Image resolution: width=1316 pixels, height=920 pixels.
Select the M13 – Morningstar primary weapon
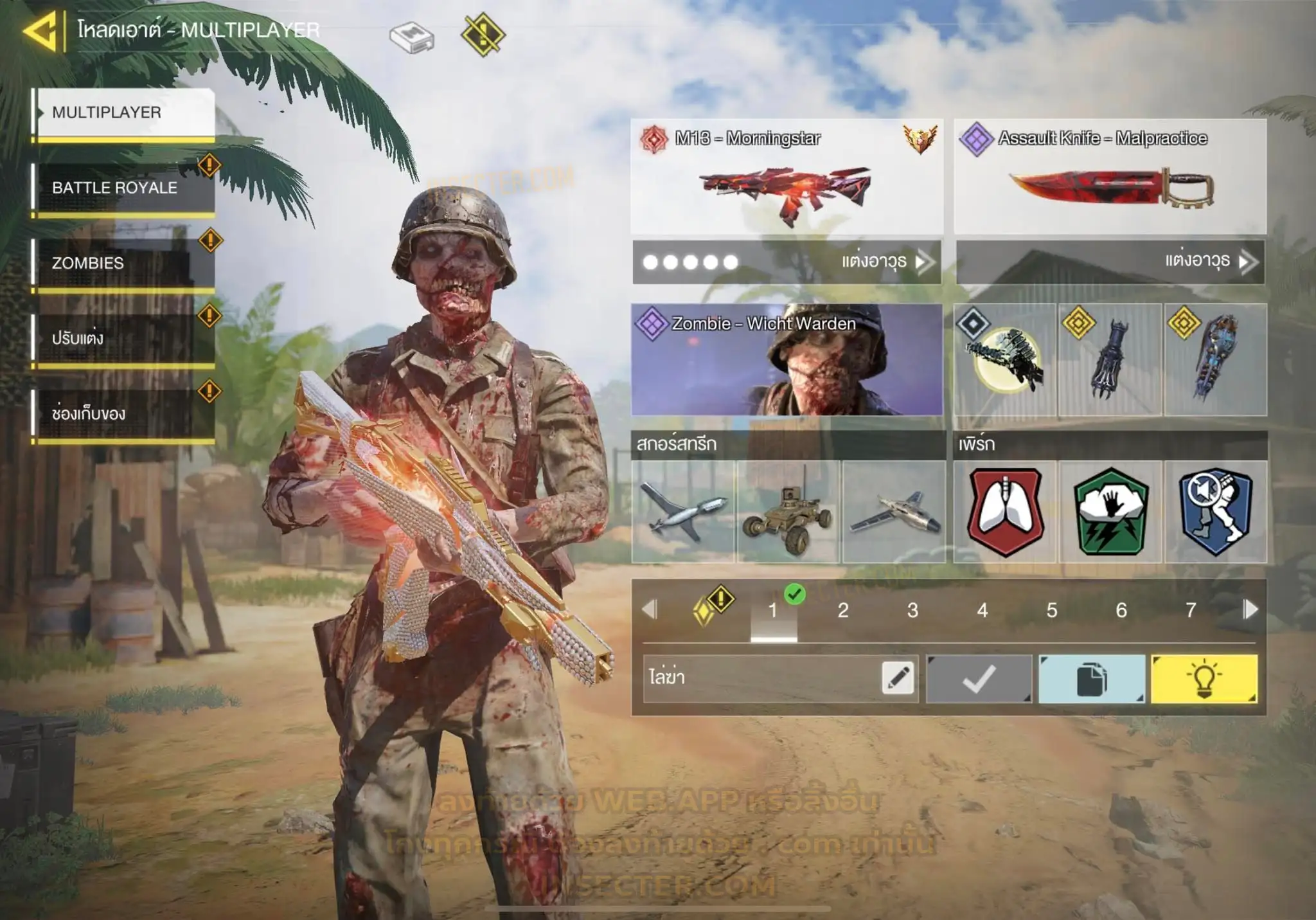click(787, 176)
